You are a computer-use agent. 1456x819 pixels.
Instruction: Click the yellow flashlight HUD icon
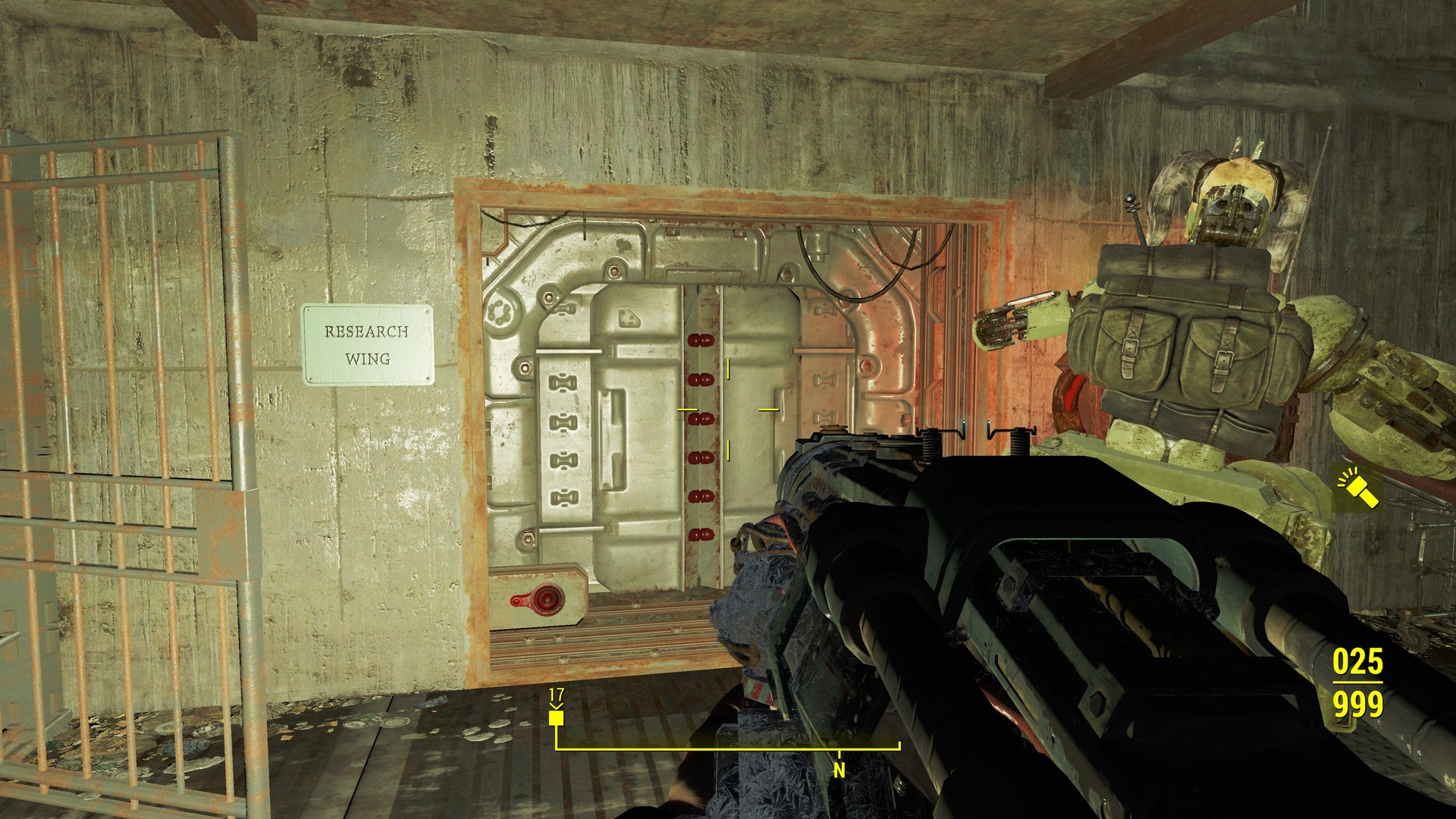(x=1358, y=488)
